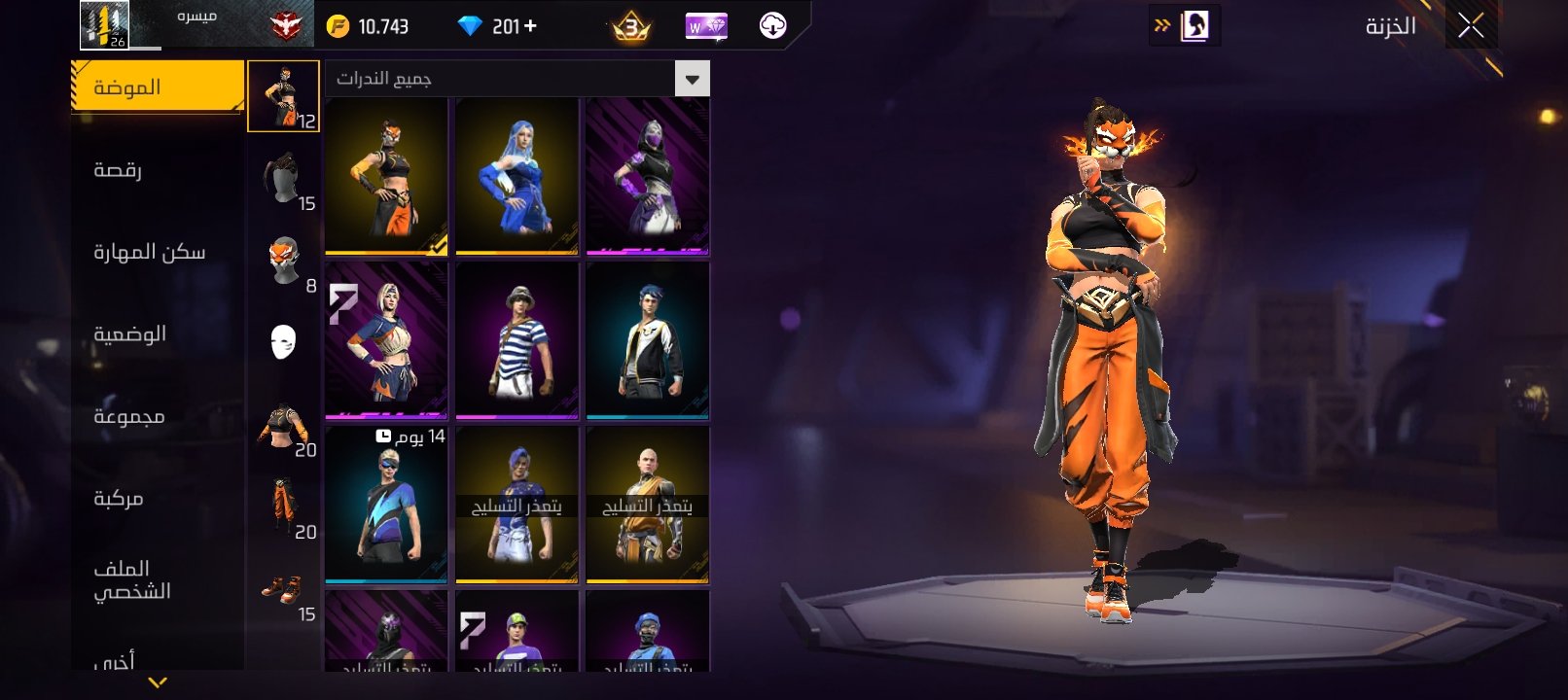Add diamonds with the plus button
This screenshot has width=1568, height=700.
pos(530,26)
